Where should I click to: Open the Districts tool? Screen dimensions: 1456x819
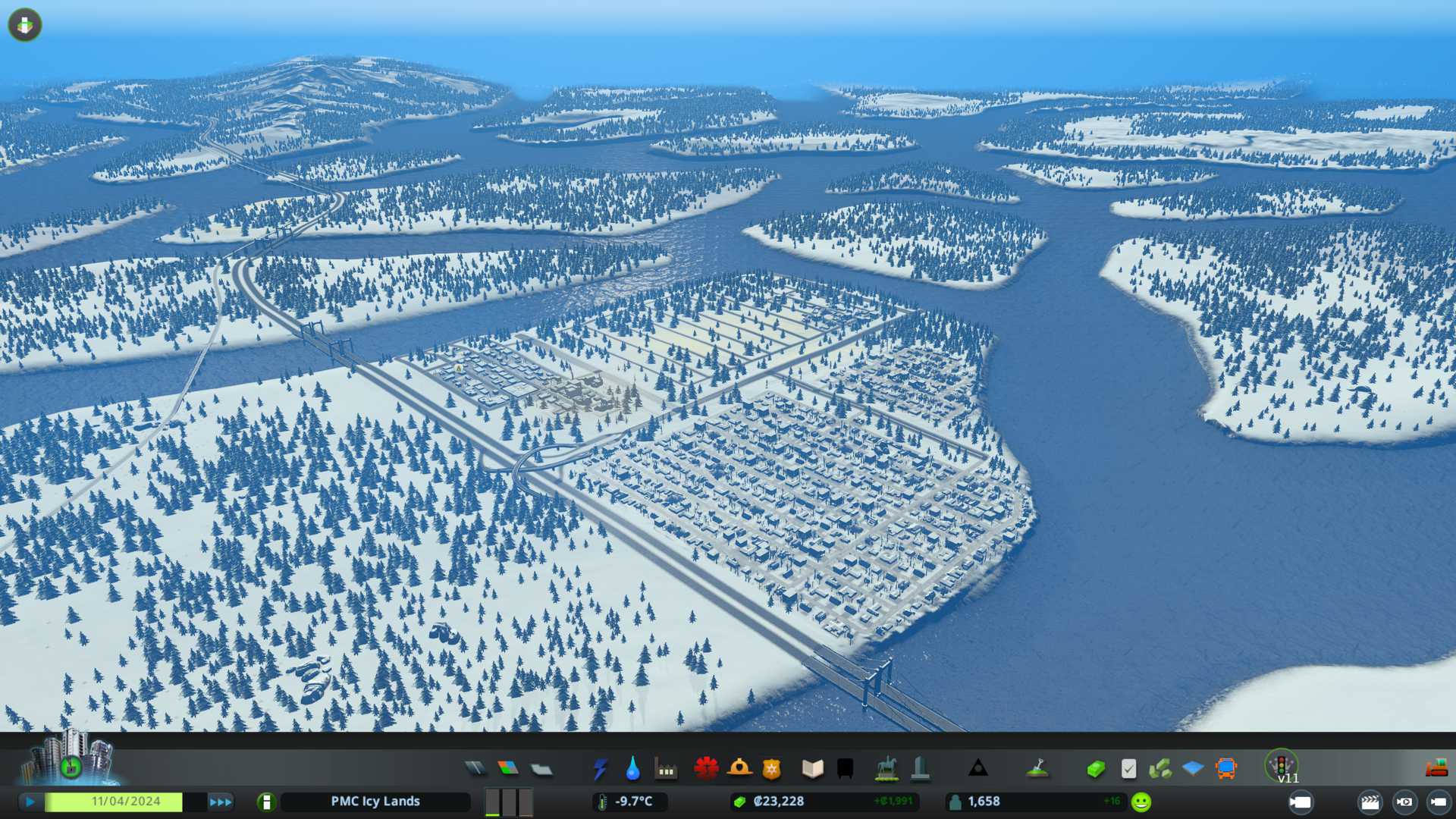pyautogui.click(x=541, y=769)
